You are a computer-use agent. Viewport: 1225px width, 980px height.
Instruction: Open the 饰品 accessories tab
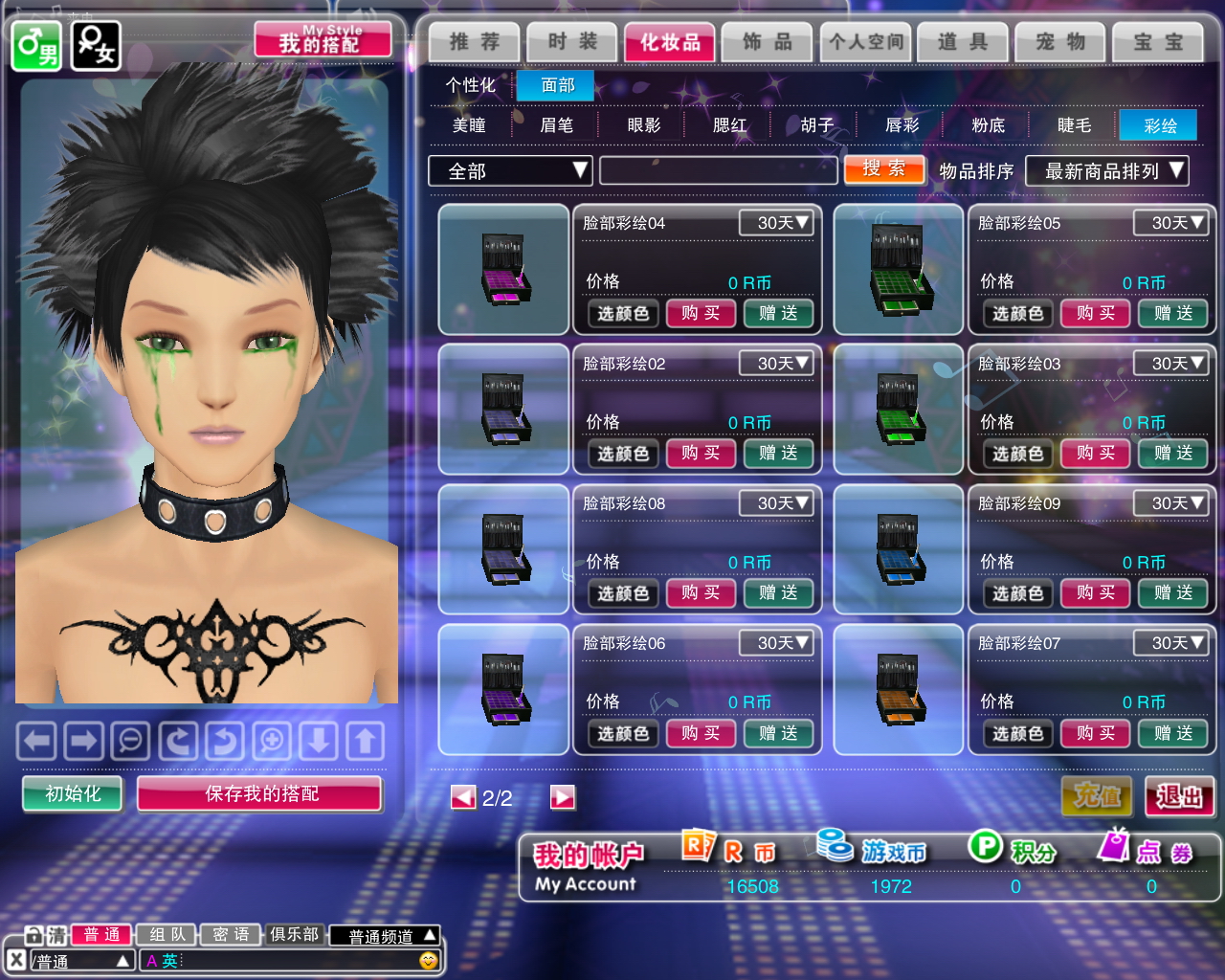(x=768, y=42)
